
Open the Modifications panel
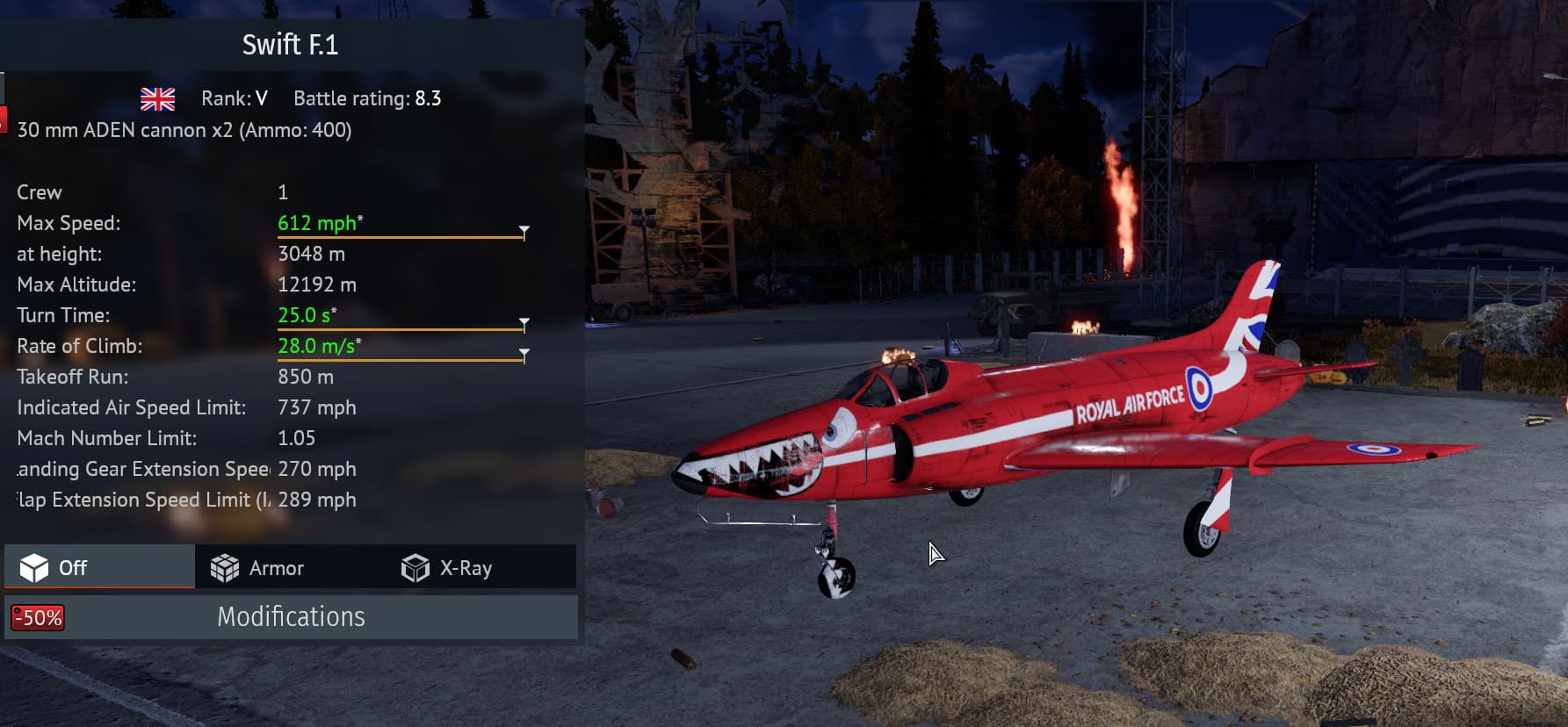291,617
